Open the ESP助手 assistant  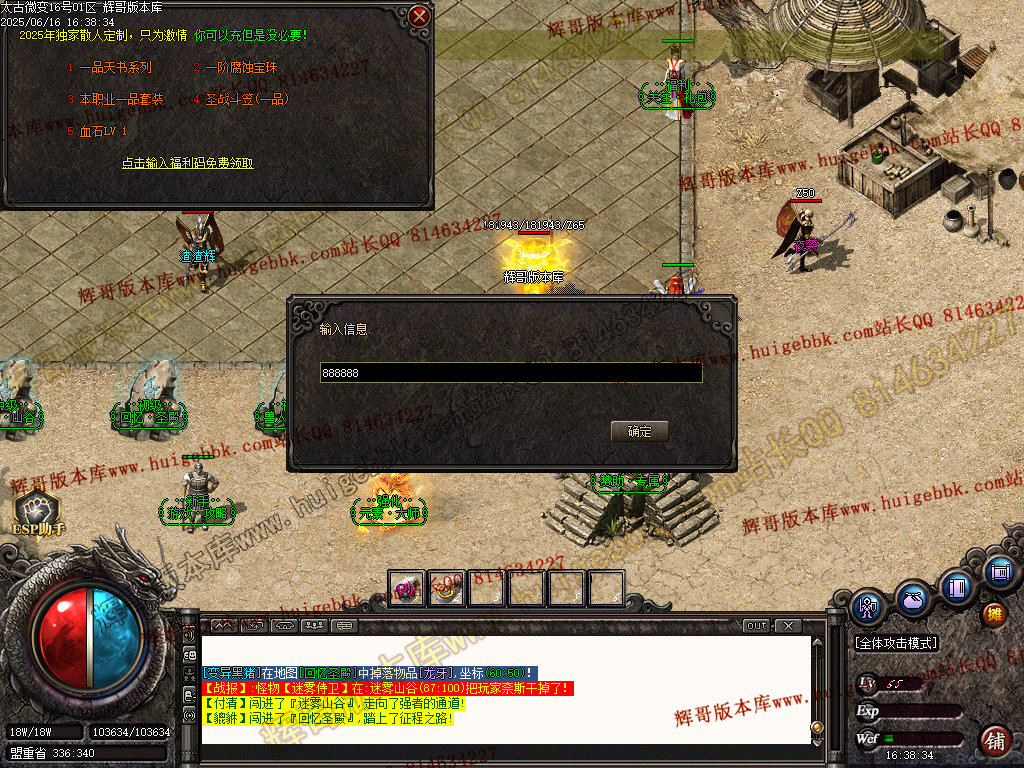[37, 515]
